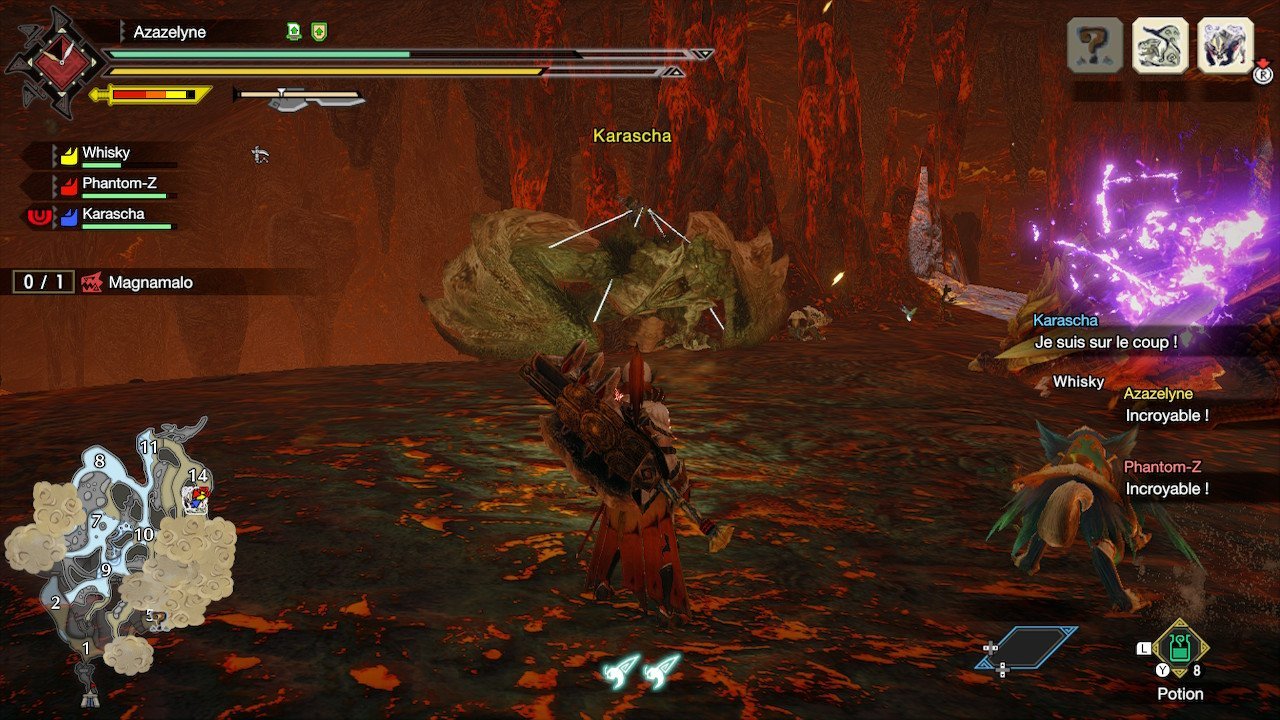Click the right Wirebug charge icon
1280x720 pixels.
pos(661,670)
